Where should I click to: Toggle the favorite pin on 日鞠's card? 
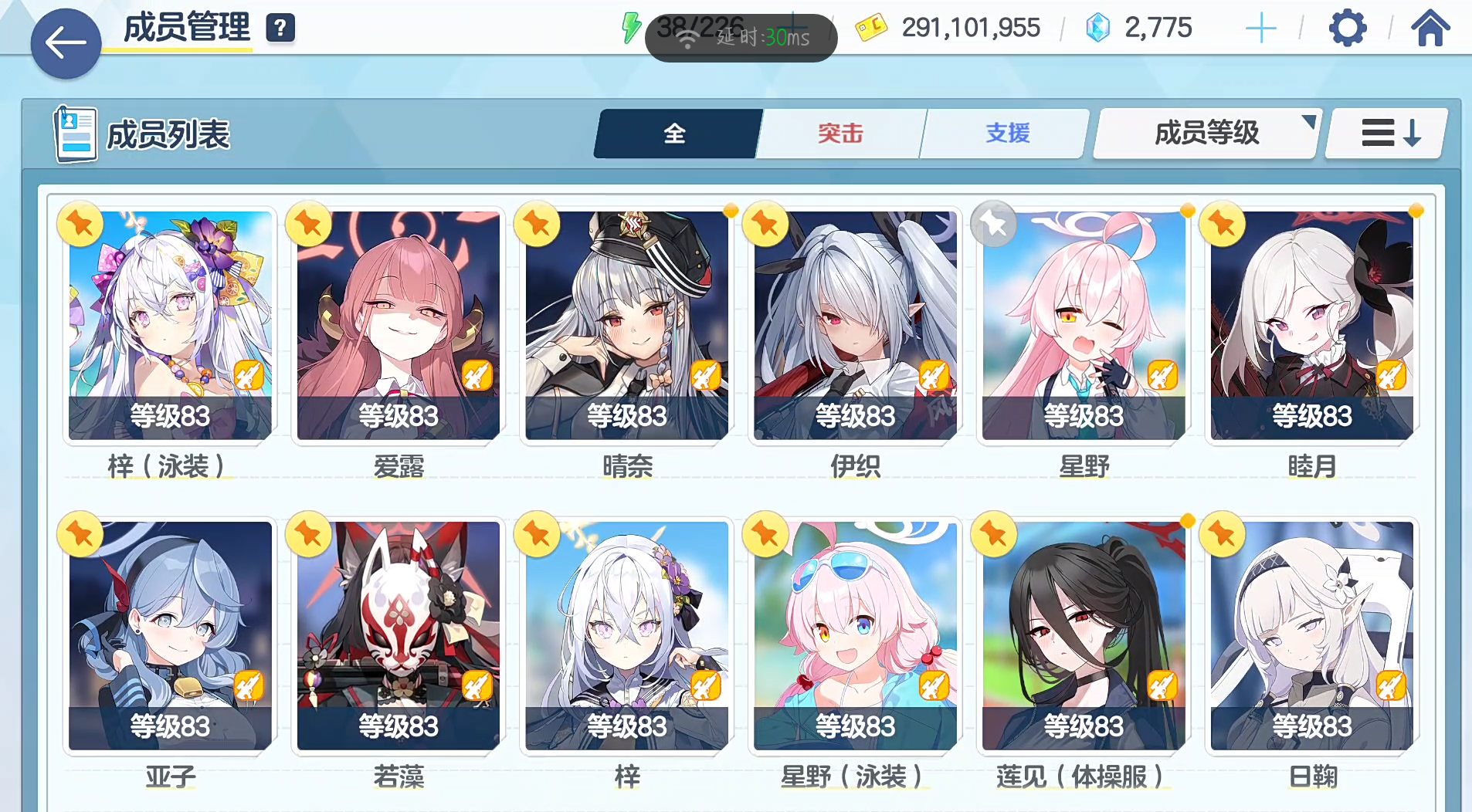point(1221,534)
